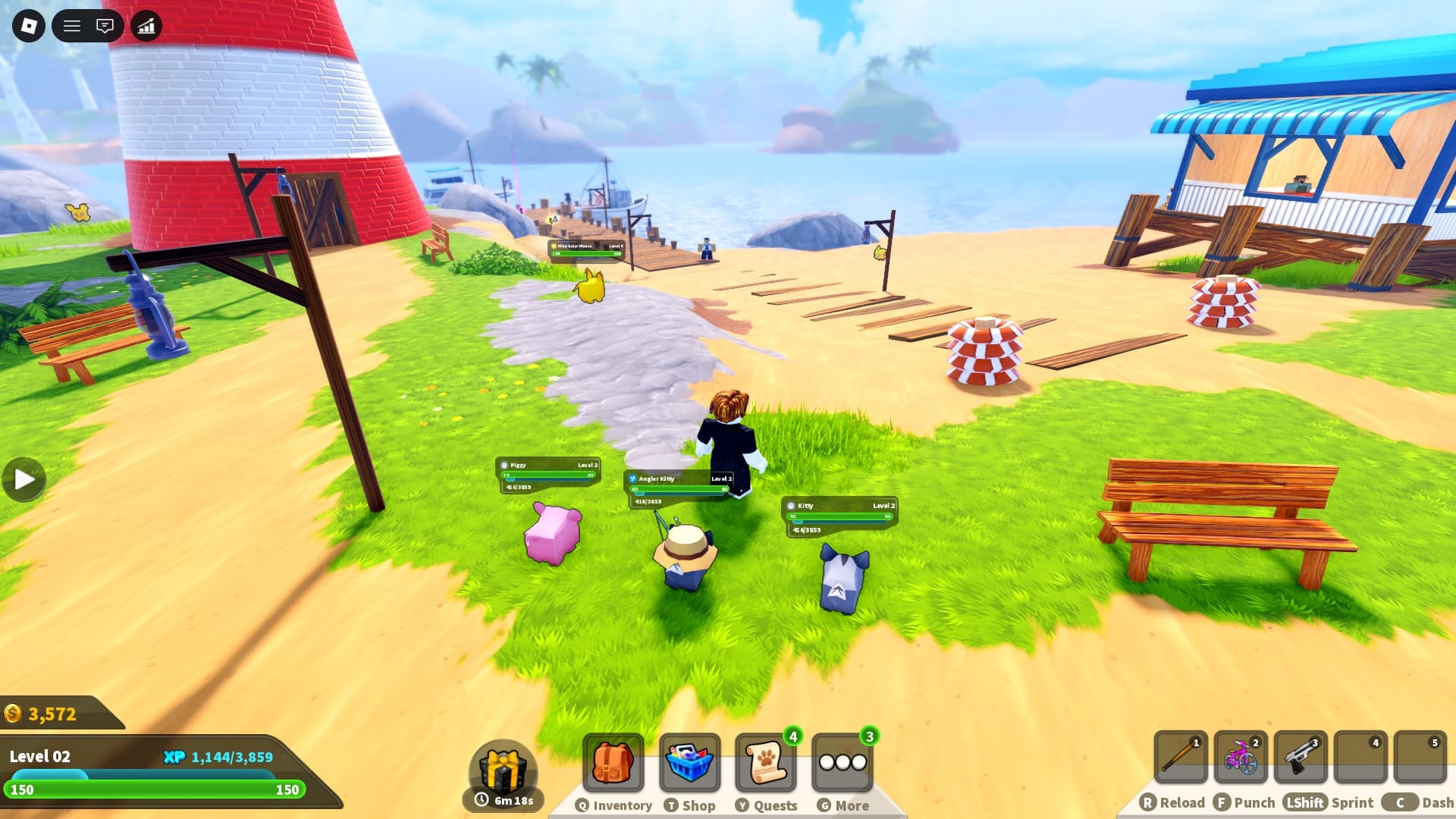Image resolution: width=1456 pixels, height=819 pixels.
Task: Open the hamburger menu in the top bar
Action: coord(72,27)
